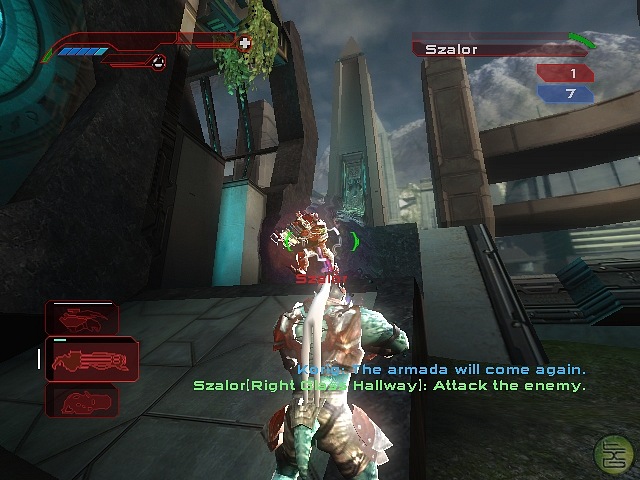The width and height of the screenshot is (640, 480).
Task: Switch to the bottom rounded weapon slot
Action: [82, 401]
